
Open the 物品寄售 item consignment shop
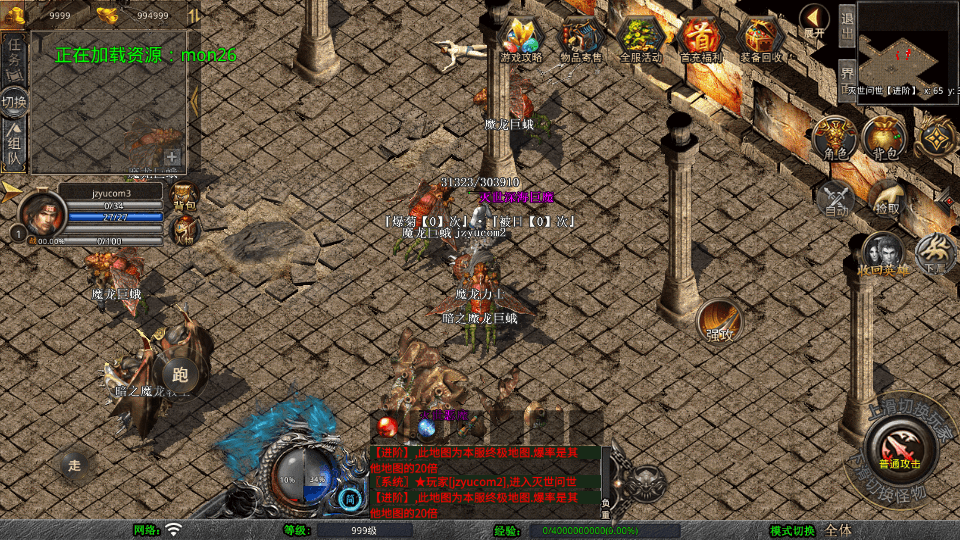click(x=580, y=39)
